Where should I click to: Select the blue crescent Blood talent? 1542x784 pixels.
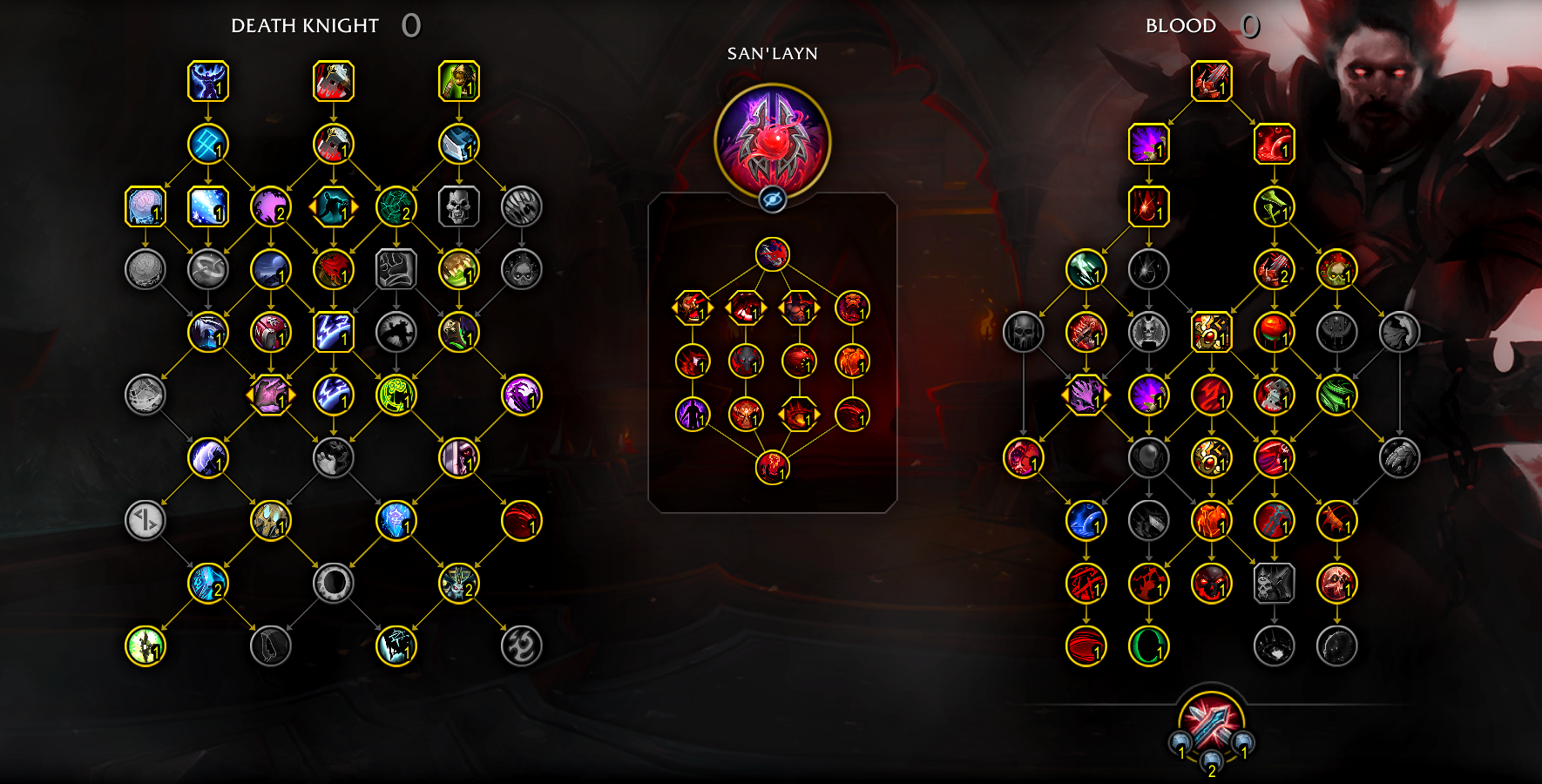click(1086, 521)
